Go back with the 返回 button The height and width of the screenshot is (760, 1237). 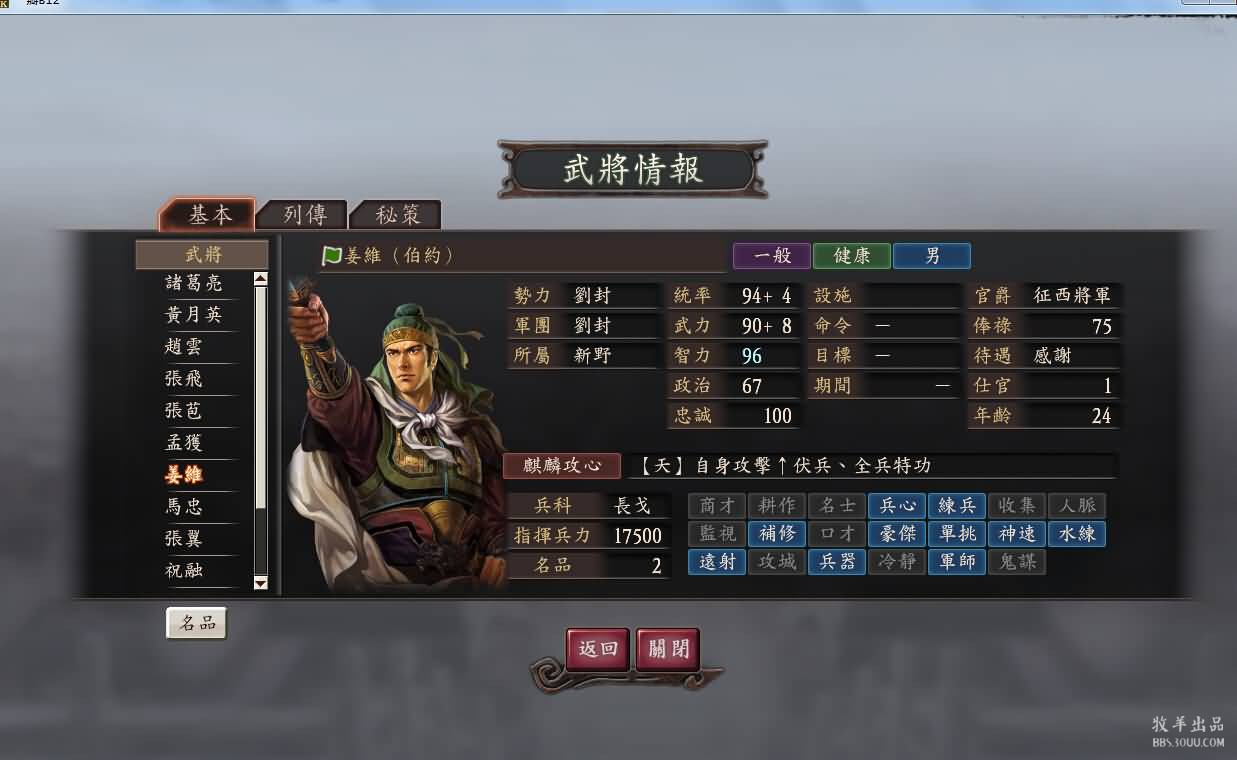tap(598, 648)
